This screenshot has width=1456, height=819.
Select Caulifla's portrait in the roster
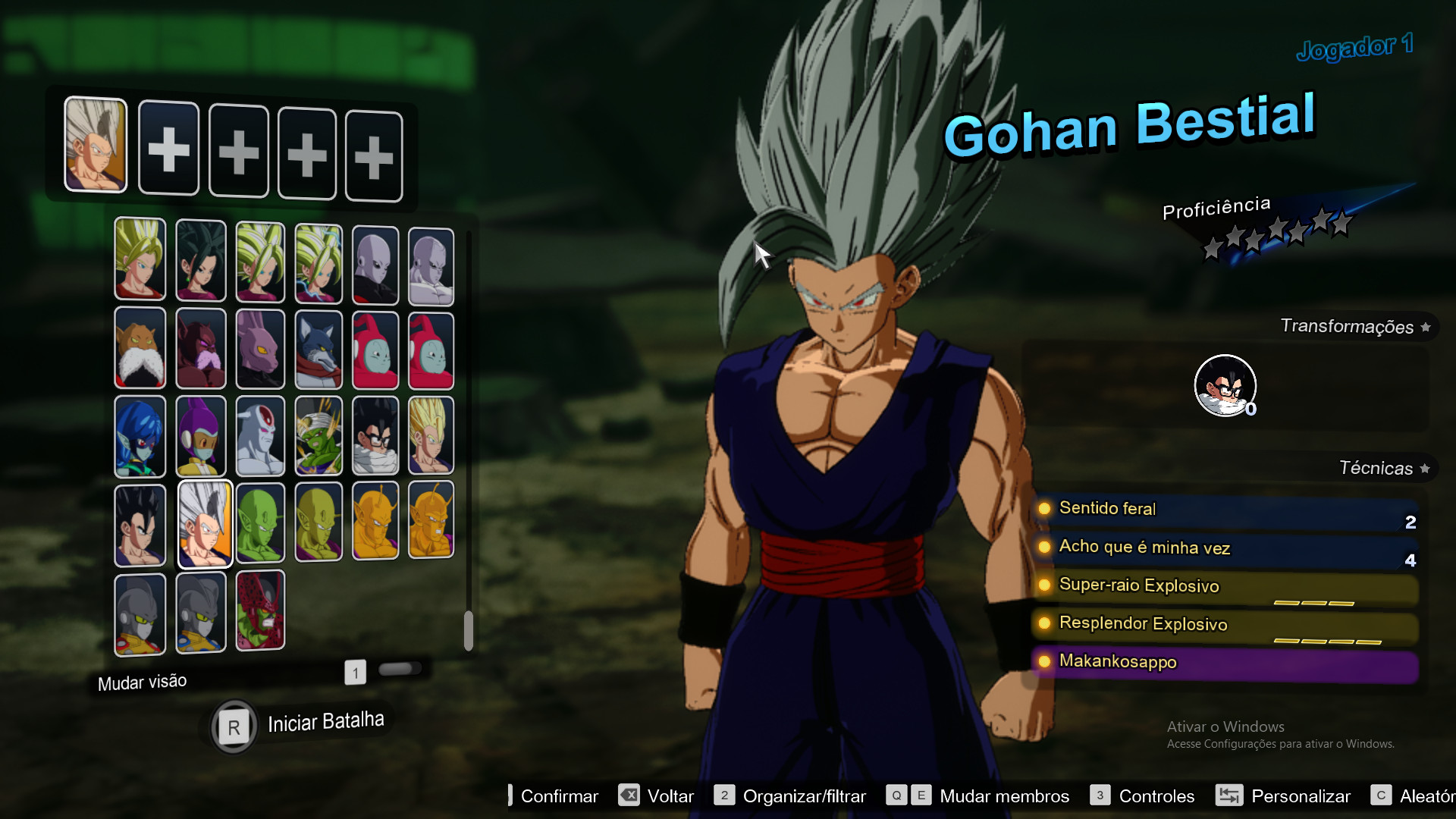tap(201, 262)
